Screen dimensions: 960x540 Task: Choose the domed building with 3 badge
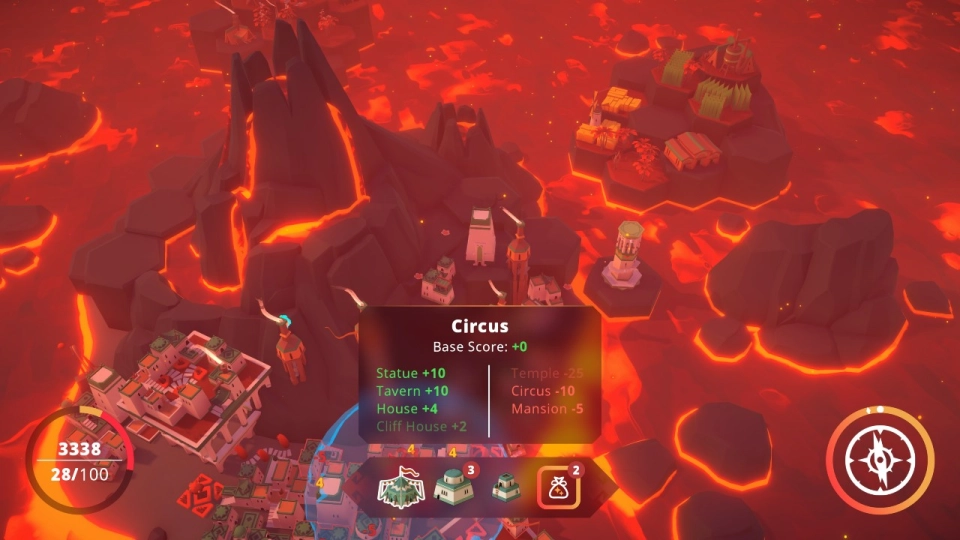click(x=453, y=488)
